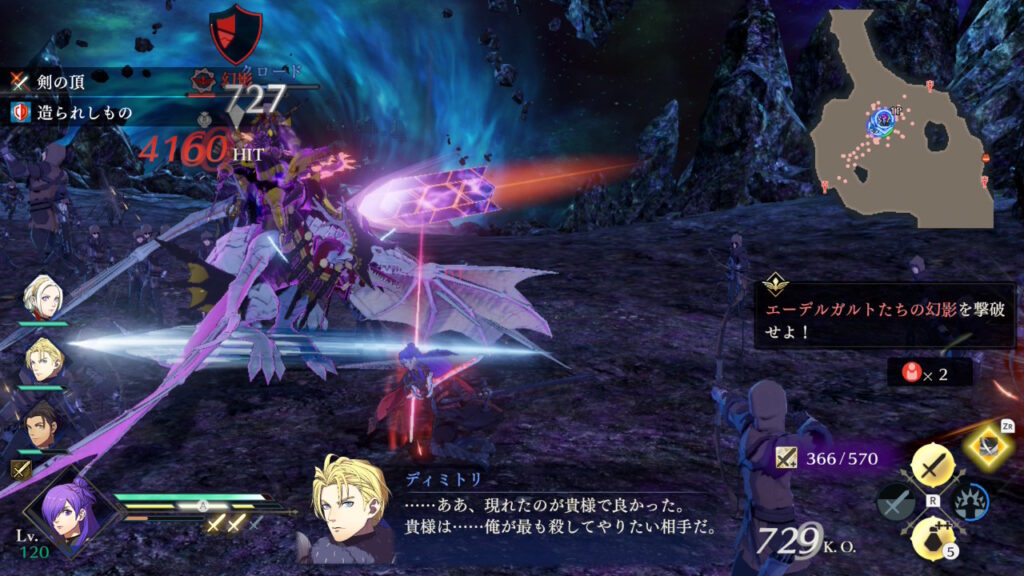This screenshot has width=1024, height=576.
Task: Switch to Dimitri's party portrait
Action: pos(45,361)
